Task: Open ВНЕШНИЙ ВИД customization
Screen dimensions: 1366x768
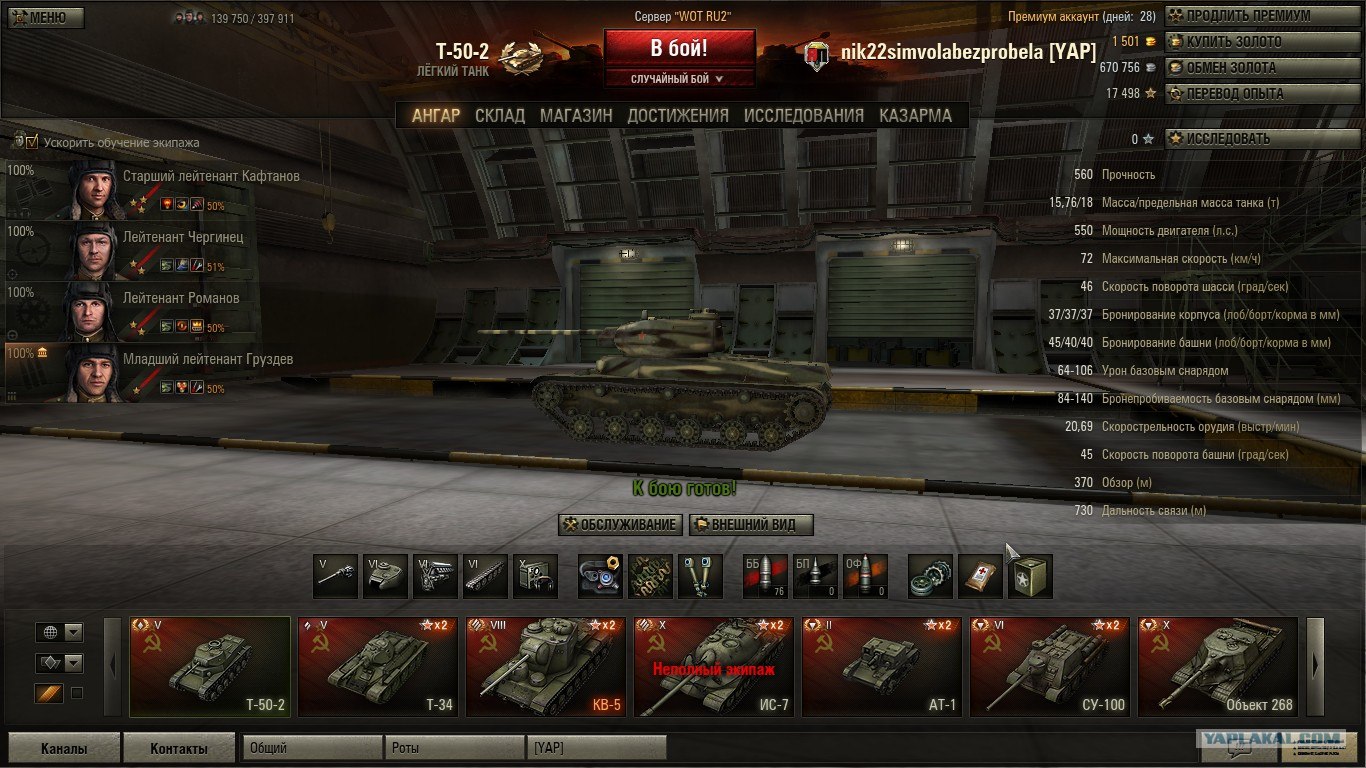Action: point(751,525)
